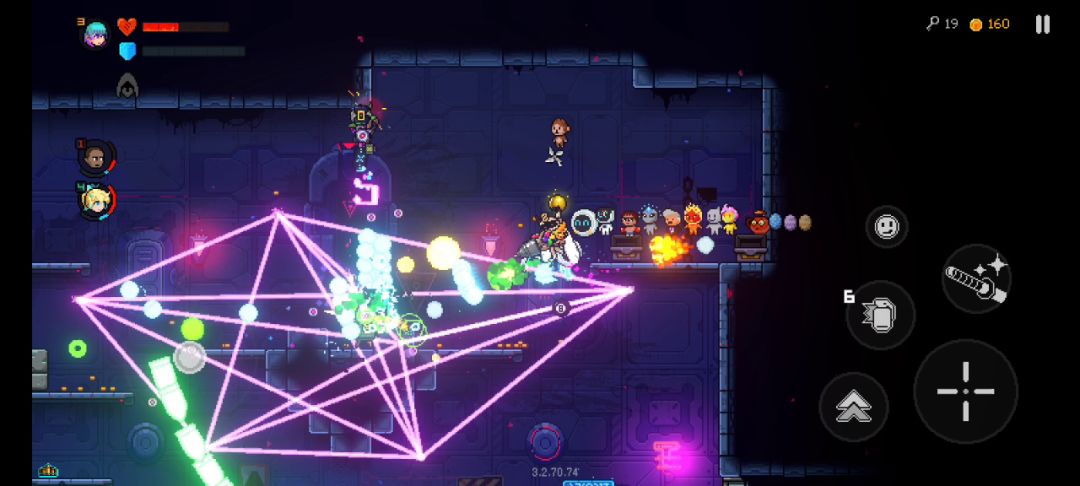Pause the game
This screenshot has width=1080, height=486.
[x=1042, y=24]
